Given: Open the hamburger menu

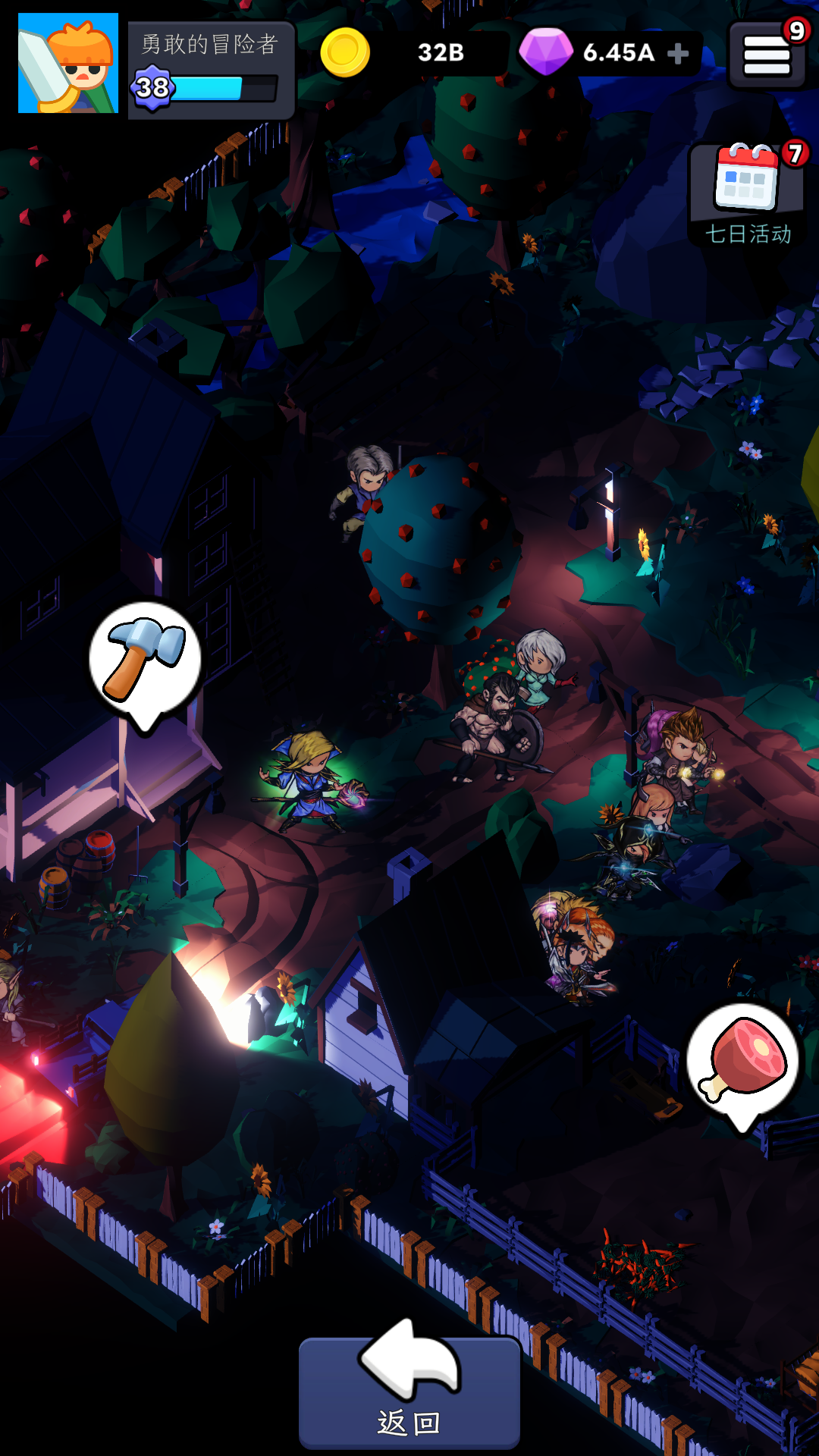Looking at the screenshot, I should (x=766, y=56).
